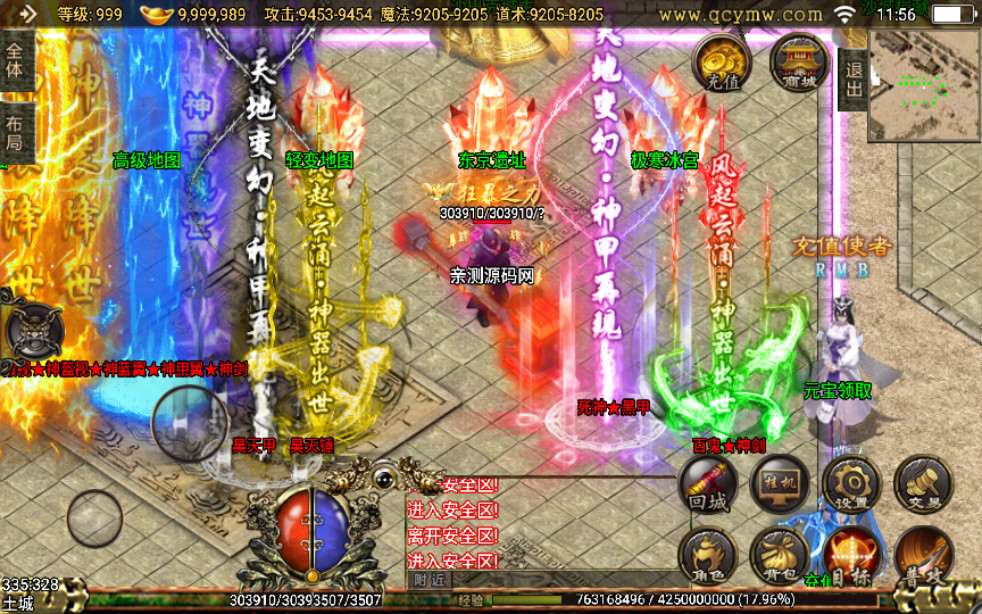The width and height of the screenshot is (982, 614).
Task: Open the 交易 trade hammer button
Action: pos(922,484)
